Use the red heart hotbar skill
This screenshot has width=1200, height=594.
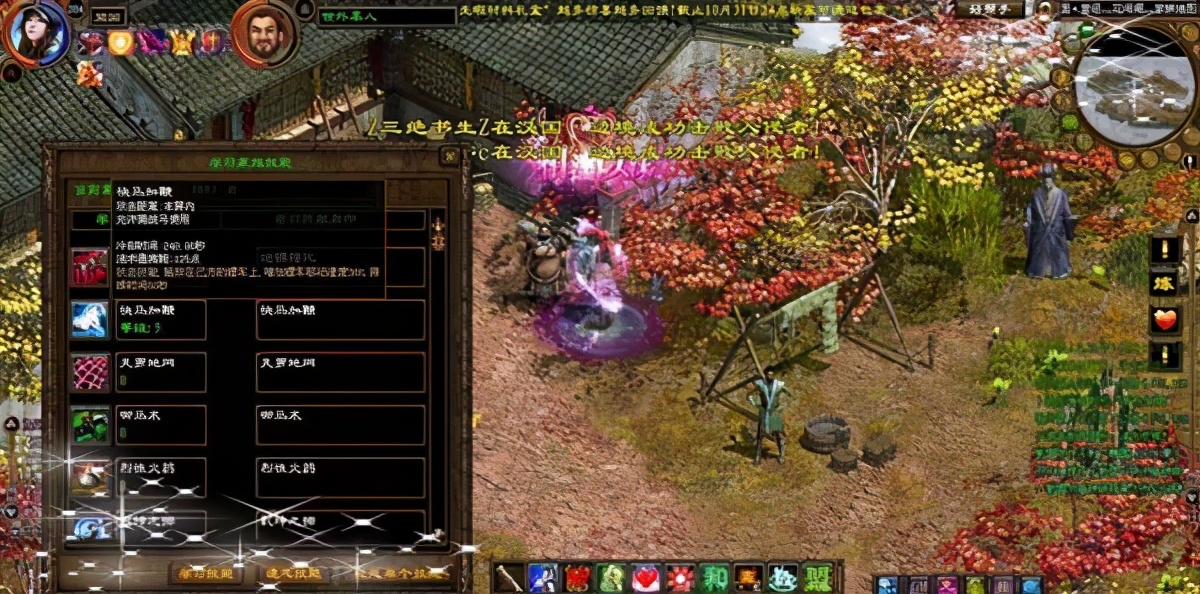coord(646,578)
